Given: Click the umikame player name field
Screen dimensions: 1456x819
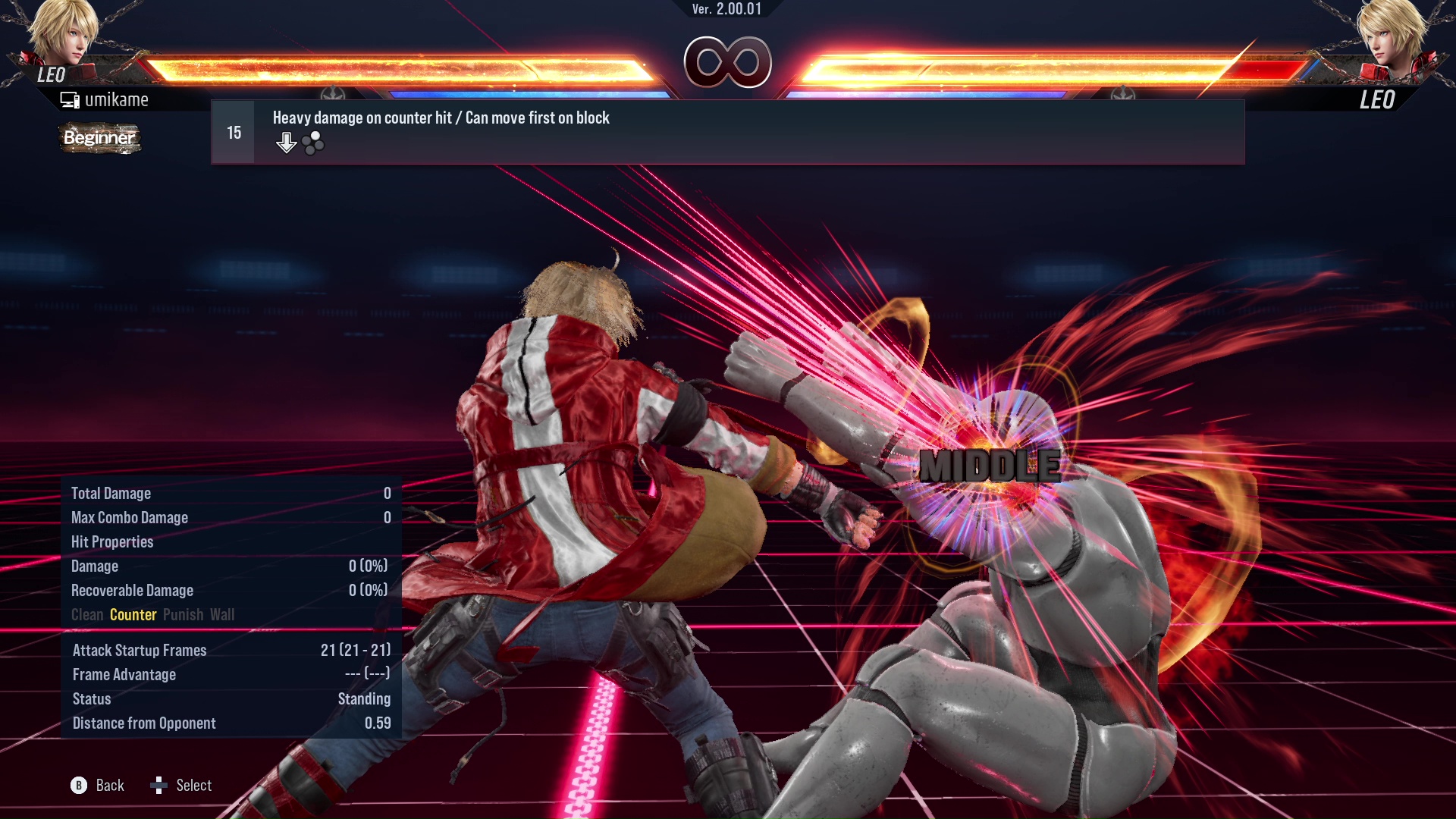Looking at the screenshot, I should coord(118,99).
